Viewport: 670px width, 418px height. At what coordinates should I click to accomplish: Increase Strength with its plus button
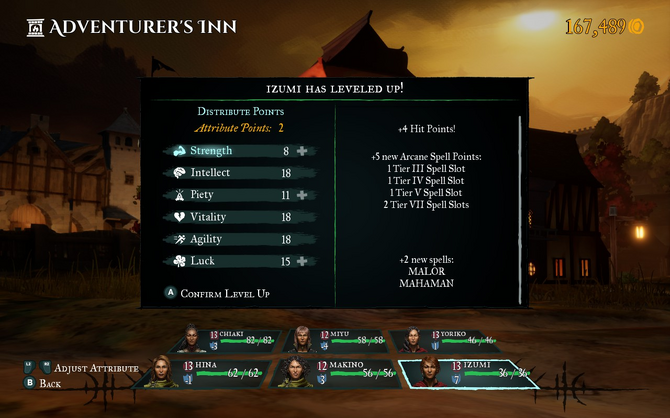301,151
